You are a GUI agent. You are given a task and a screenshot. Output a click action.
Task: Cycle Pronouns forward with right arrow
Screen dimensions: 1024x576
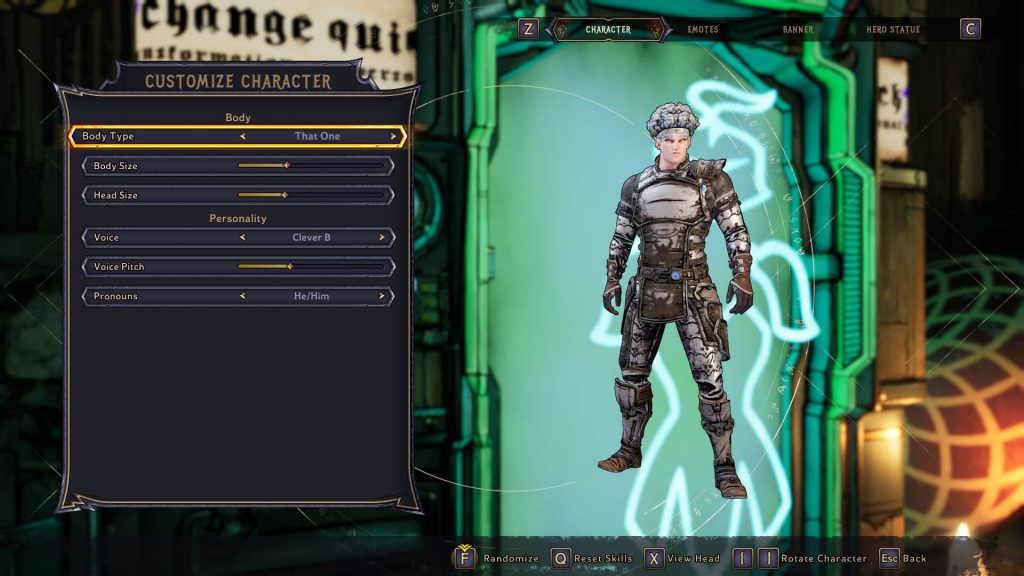click(x=381, y=296)
